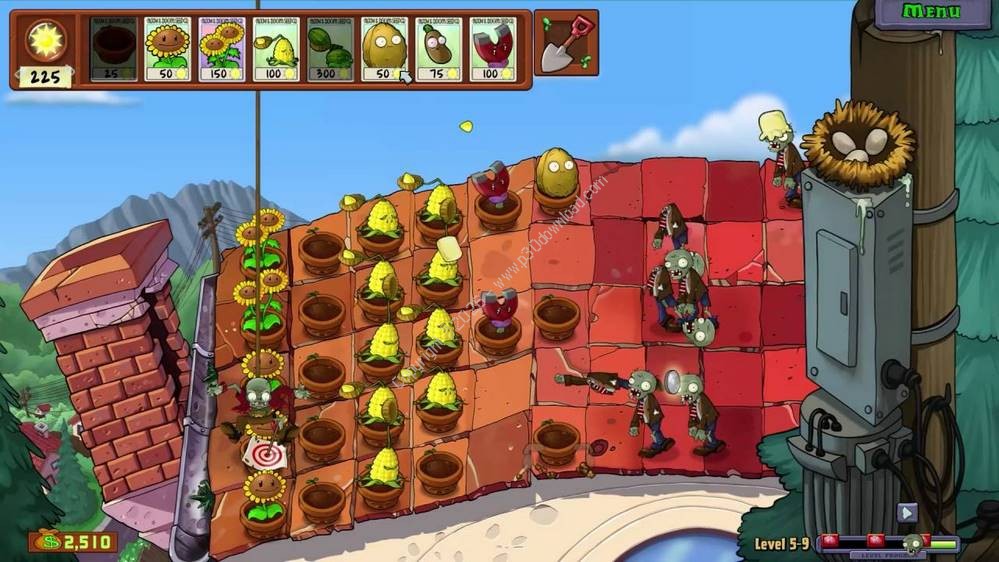Select the Flower Pot seed packet
This screenshot has height=562, width=999.
coord(113,48)
